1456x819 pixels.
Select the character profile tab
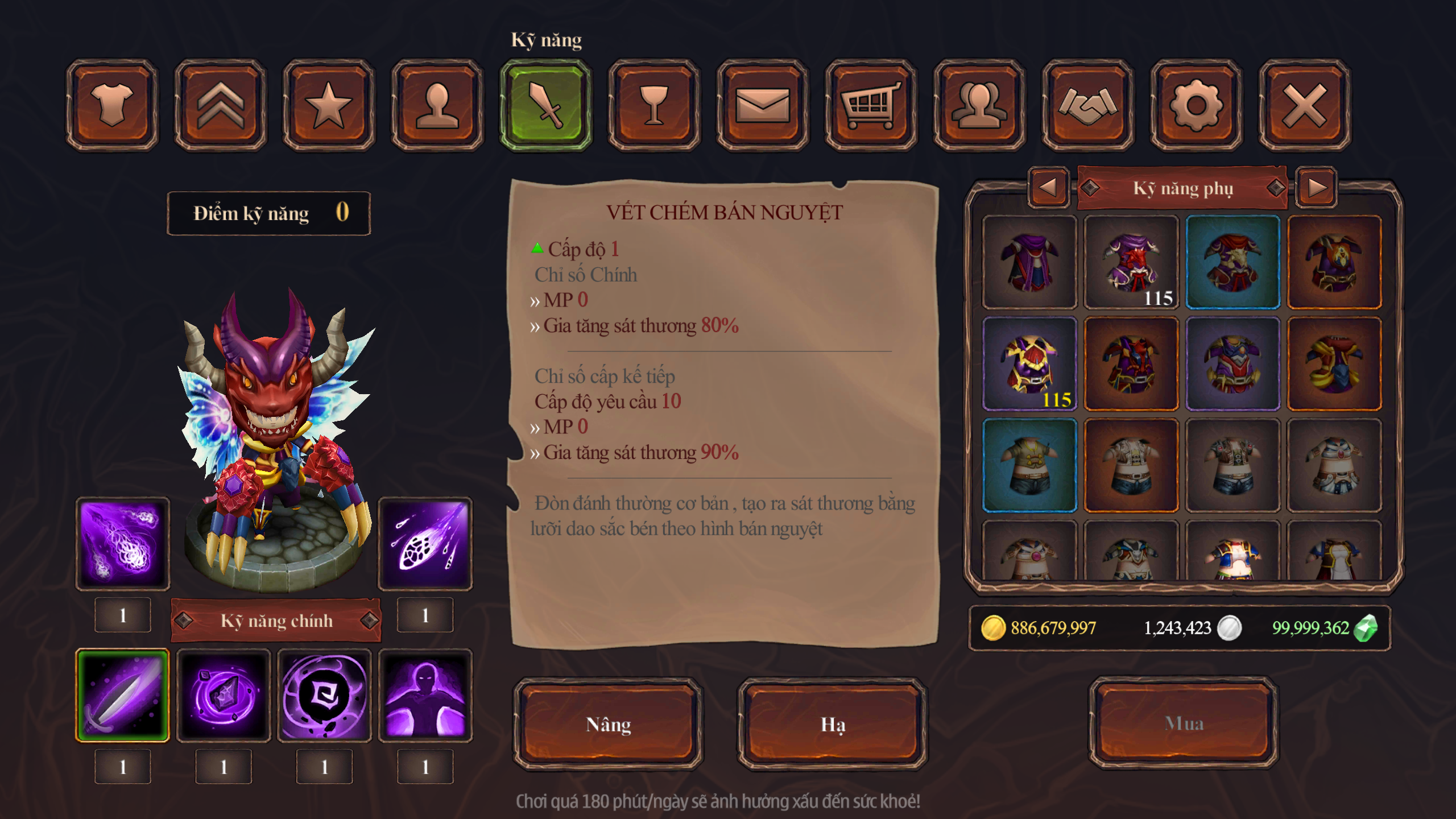(x=437, y=105)
